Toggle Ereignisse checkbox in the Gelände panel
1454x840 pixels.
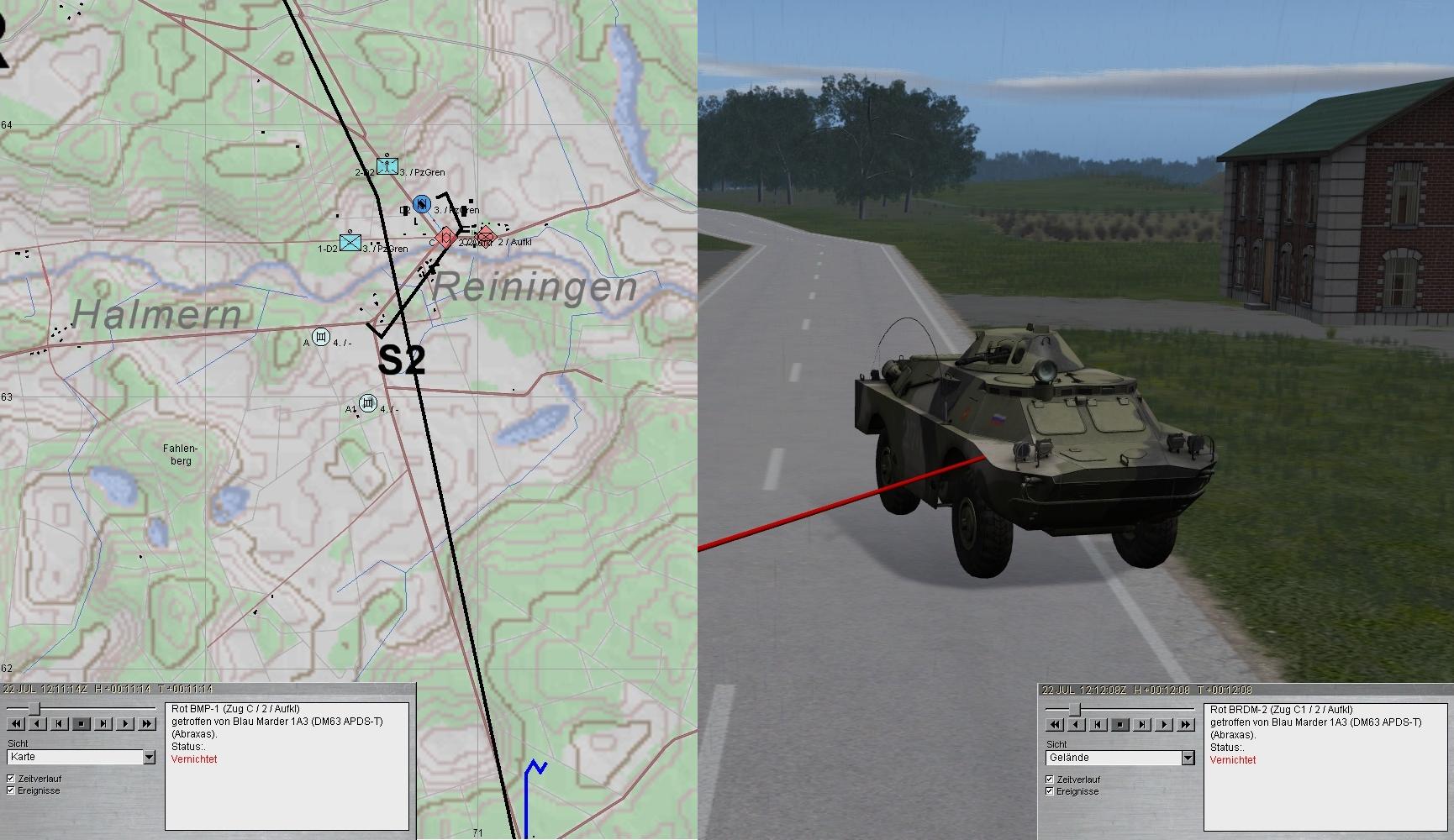click(x=1050, y=791)
